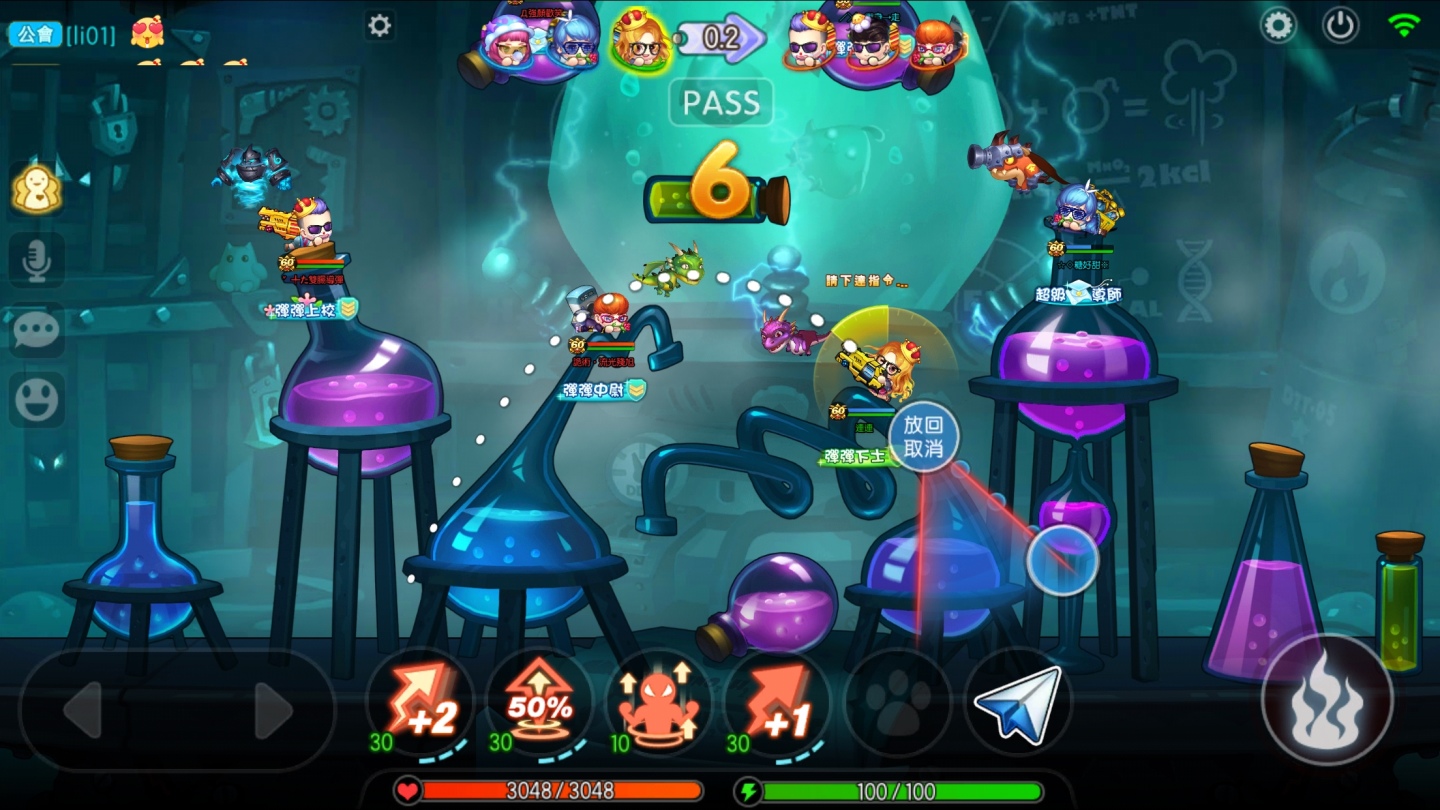This screenshot has height=810, width=1440.
Task: Trigger the +1 attack skill
Action: tap(779, 705)
